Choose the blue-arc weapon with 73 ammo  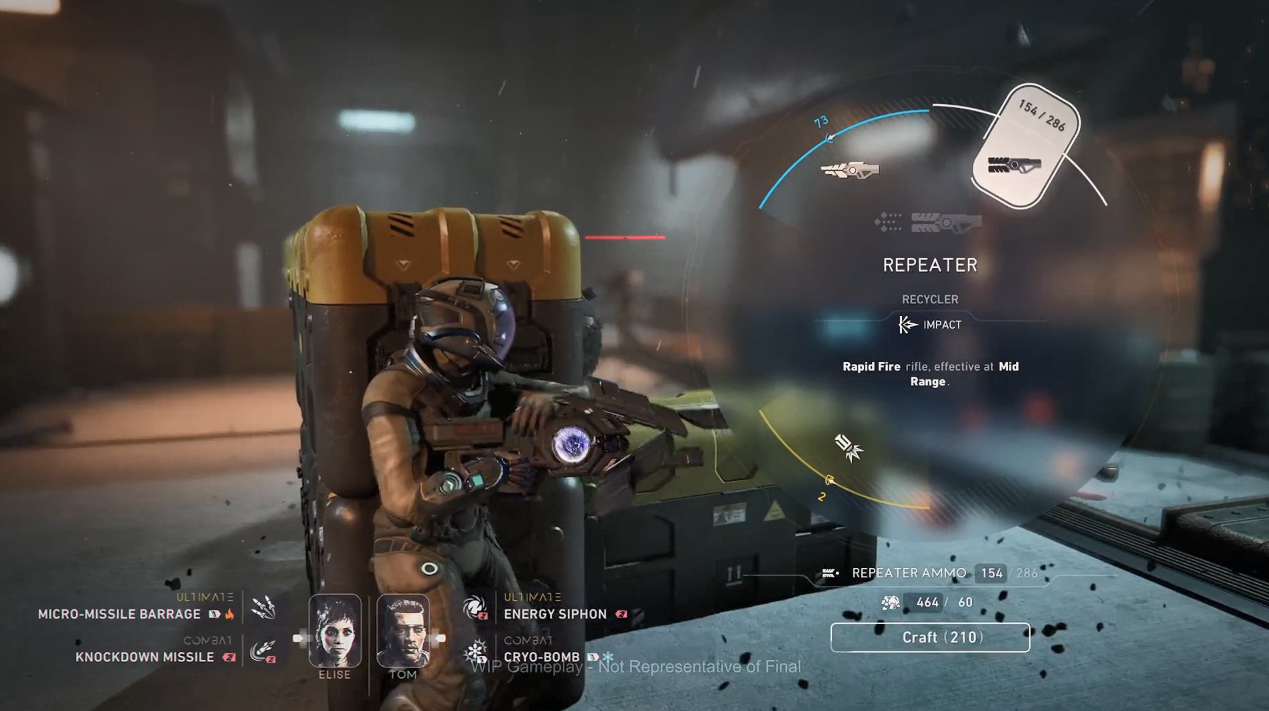[850, 169]
